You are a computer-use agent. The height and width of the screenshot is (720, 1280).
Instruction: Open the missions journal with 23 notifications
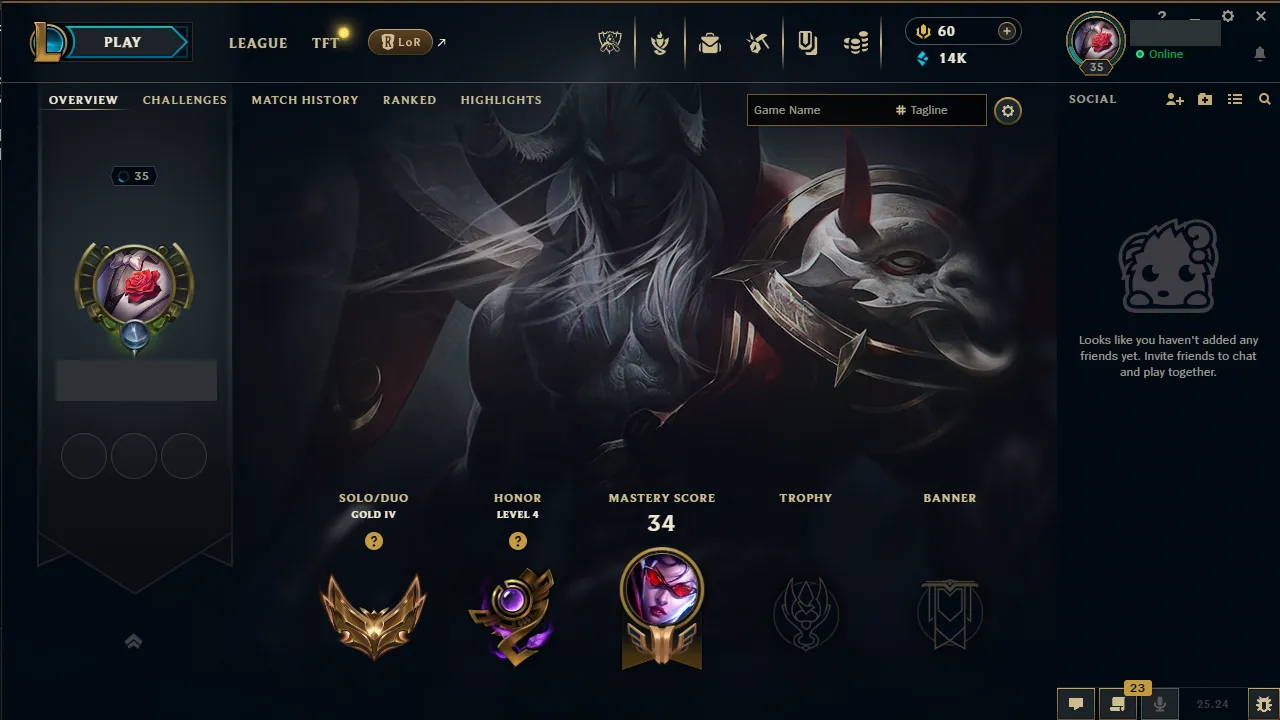coord(1117,704)
